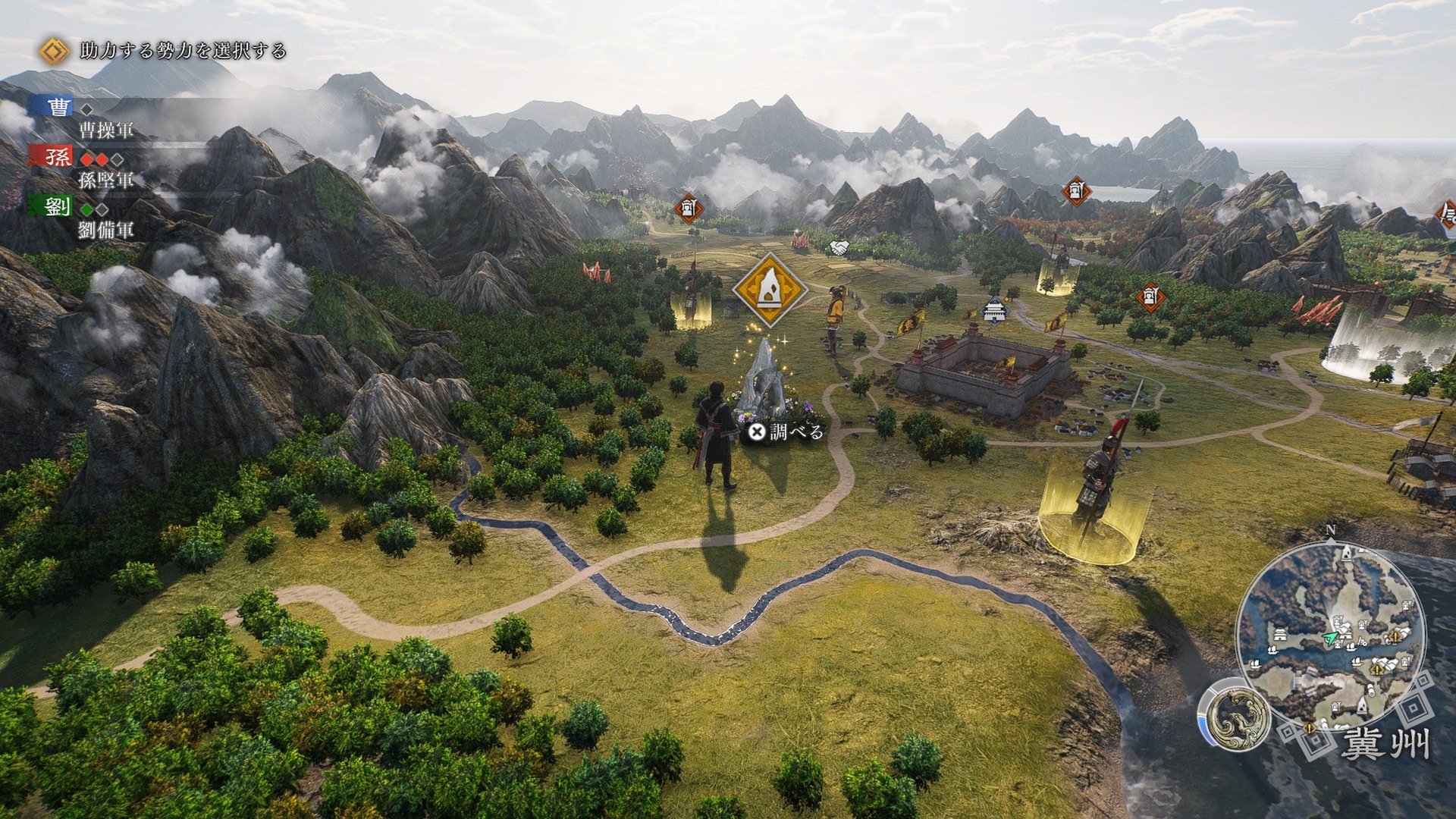This screenshot has height=819, width=1456.
Task: Choose the 孫堅軍 faction entry
Action: click(105, 179)
